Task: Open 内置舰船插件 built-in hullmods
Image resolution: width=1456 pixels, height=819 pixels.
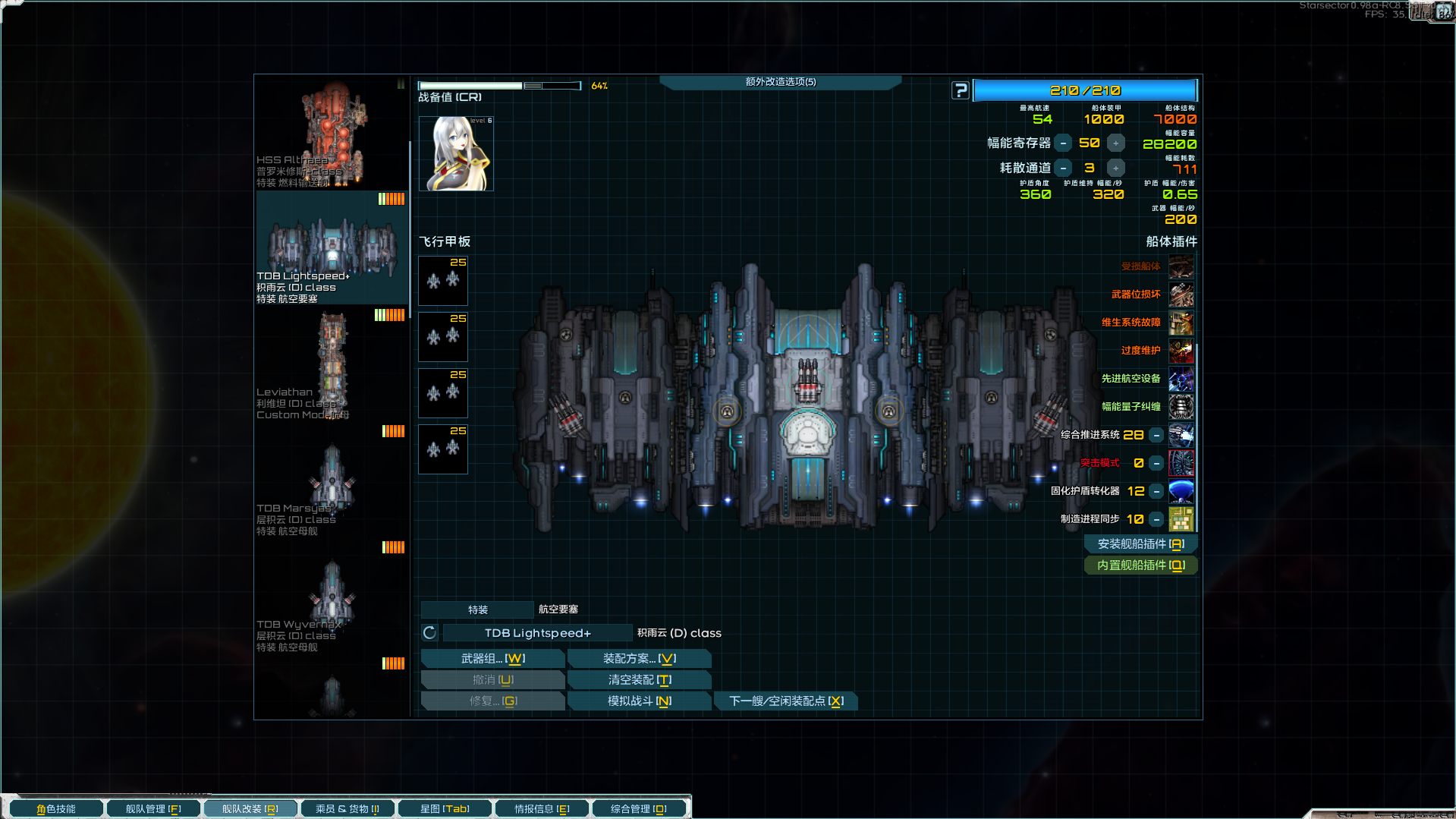Action: coord(1140,565)
